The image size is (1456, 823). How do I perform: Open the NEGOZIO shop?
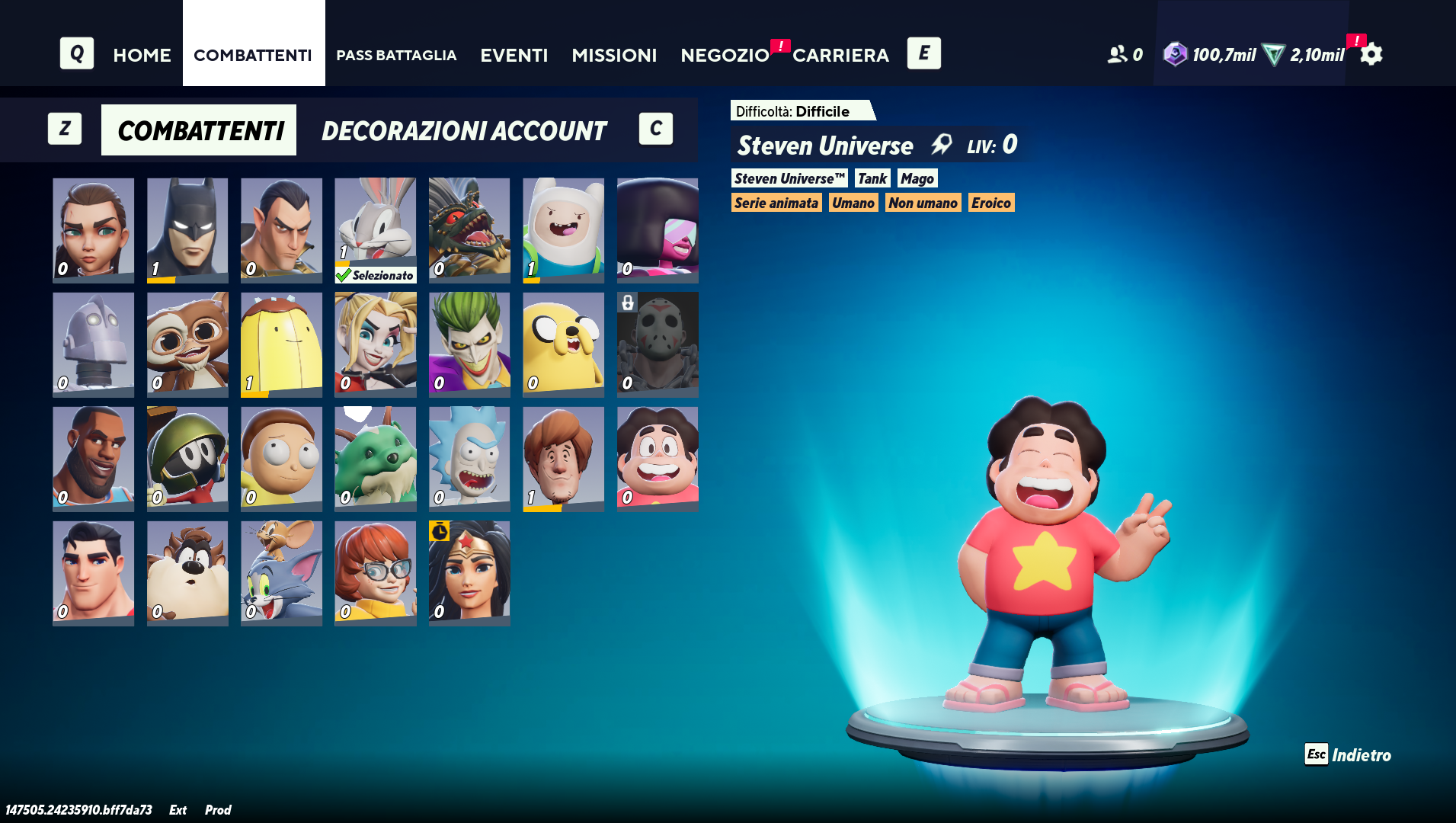coord(725,55)
